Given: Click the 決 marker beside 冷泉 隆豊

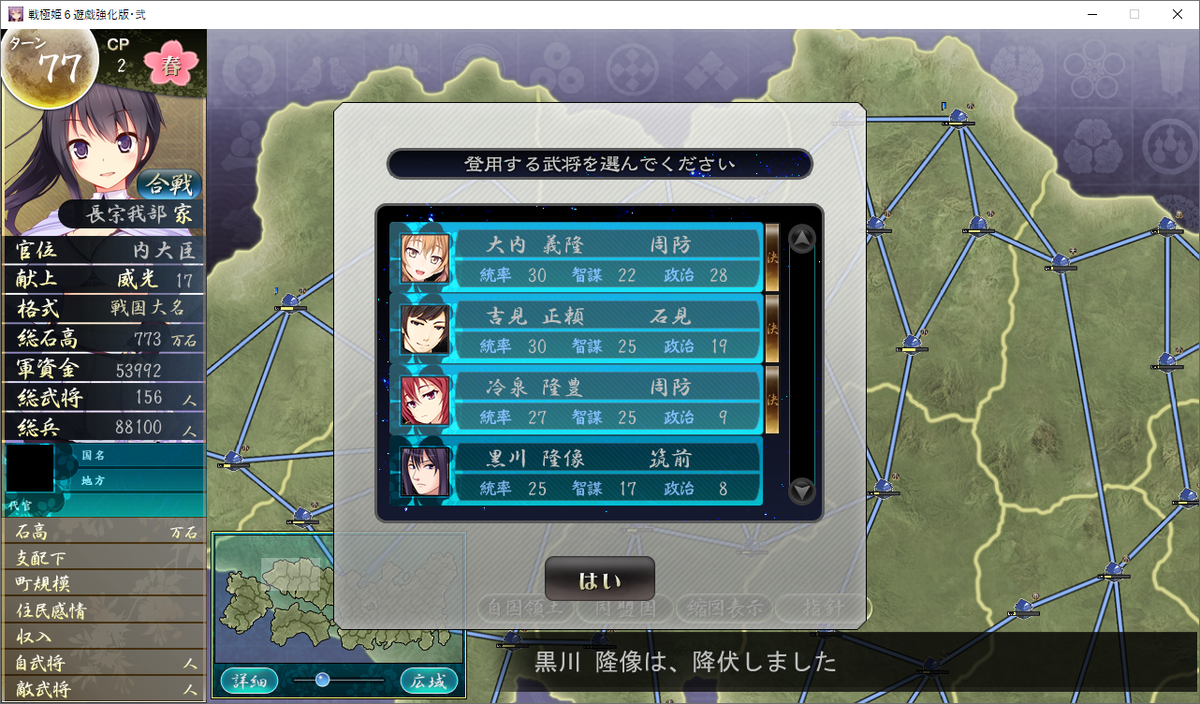Looking at the screenshot, I should [x=772, y=399].
